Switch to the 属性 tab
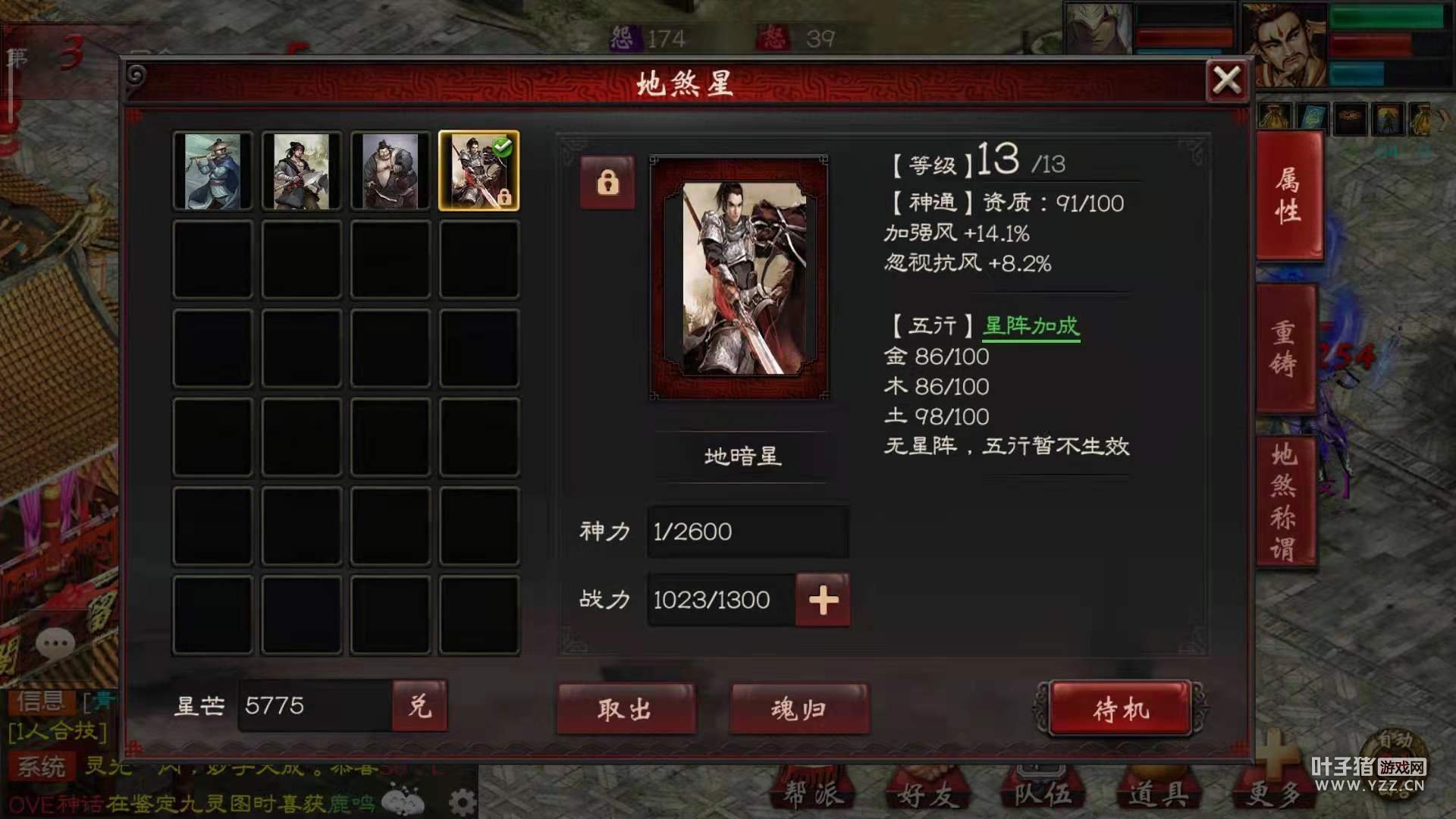This screenshot has width=1456, height=819. click(x=1288, y=196)
